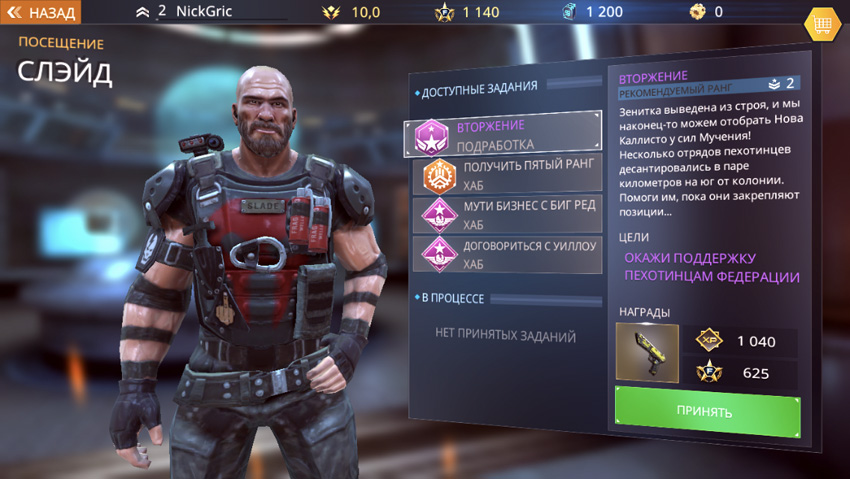The width and height of the screenshot is (850, 479).
Task: Select Мути бизнес с Биг Ред task
Action: [x=510, y=214]
